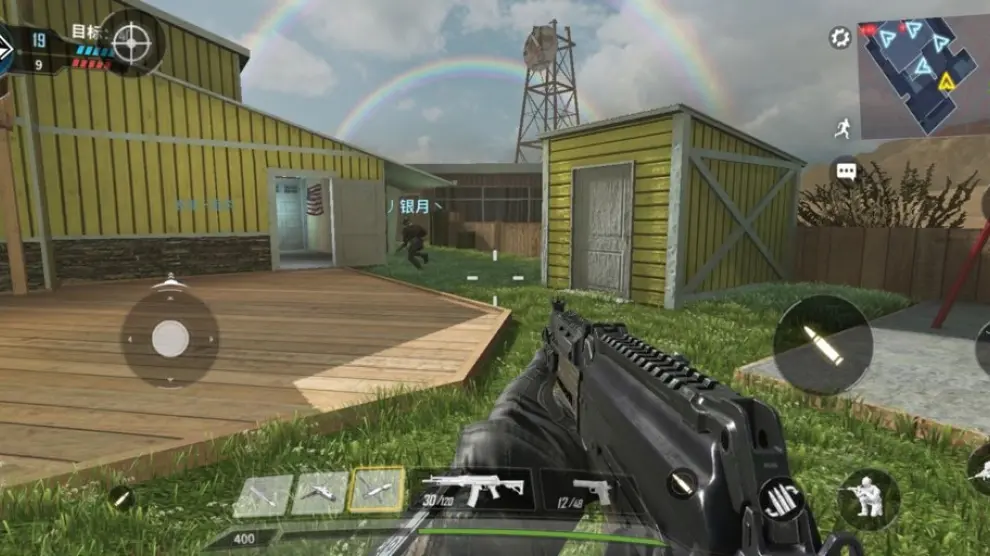Select the assault rifle weapon slot
This screenshot has height=556, width=990.
coord(473,488)
